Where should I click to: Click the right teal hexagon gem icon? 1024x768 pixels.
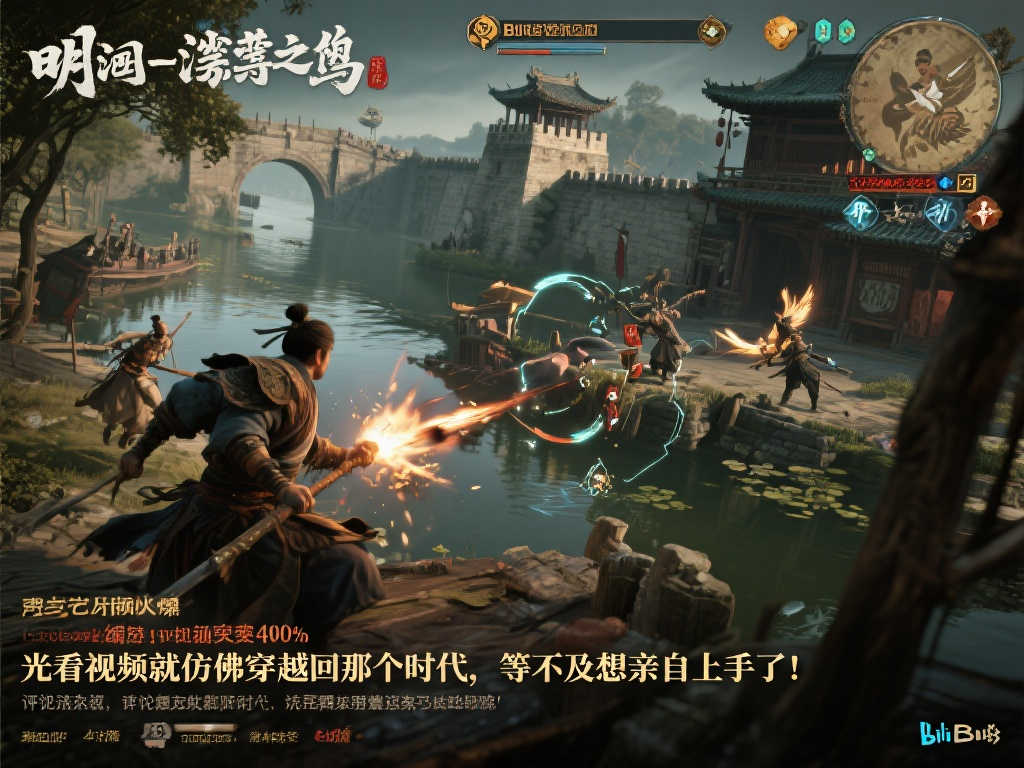click(x=848, y=31)
